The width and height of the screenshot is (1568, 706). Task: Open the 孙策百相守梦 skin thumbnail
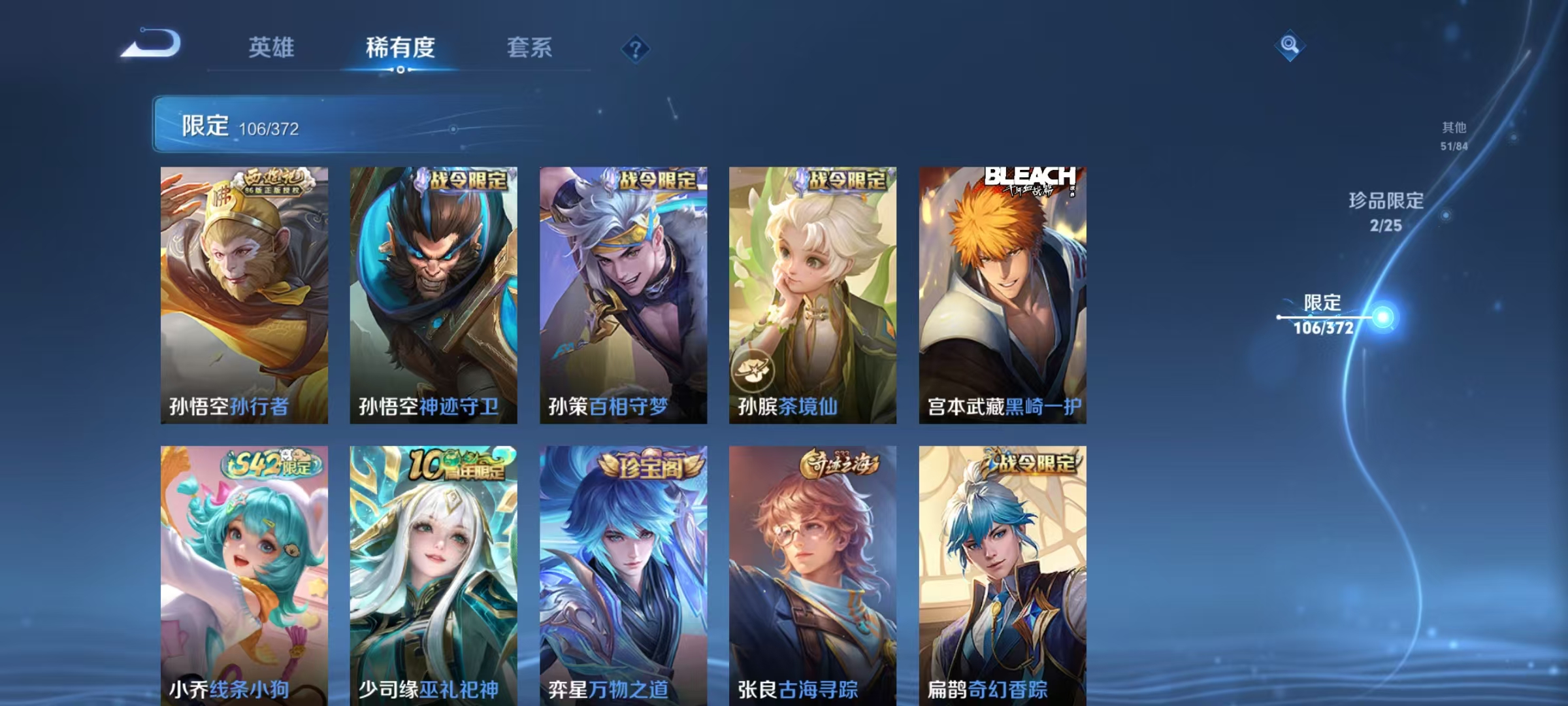tap(623, 294)
